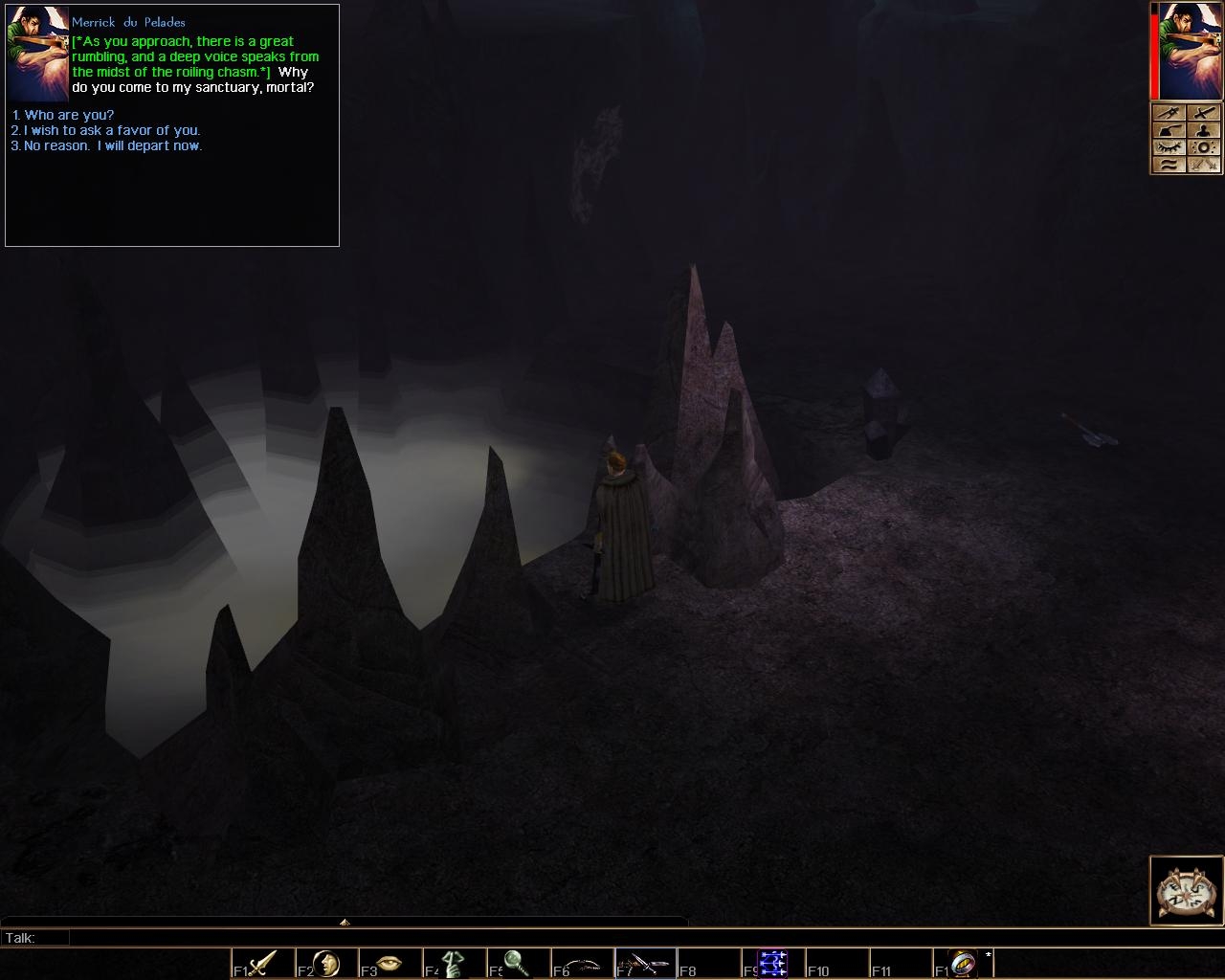Activate the F3 eye quickslot
The width and height of the screenshot is (1225, 980).
(x=390, y=962)
